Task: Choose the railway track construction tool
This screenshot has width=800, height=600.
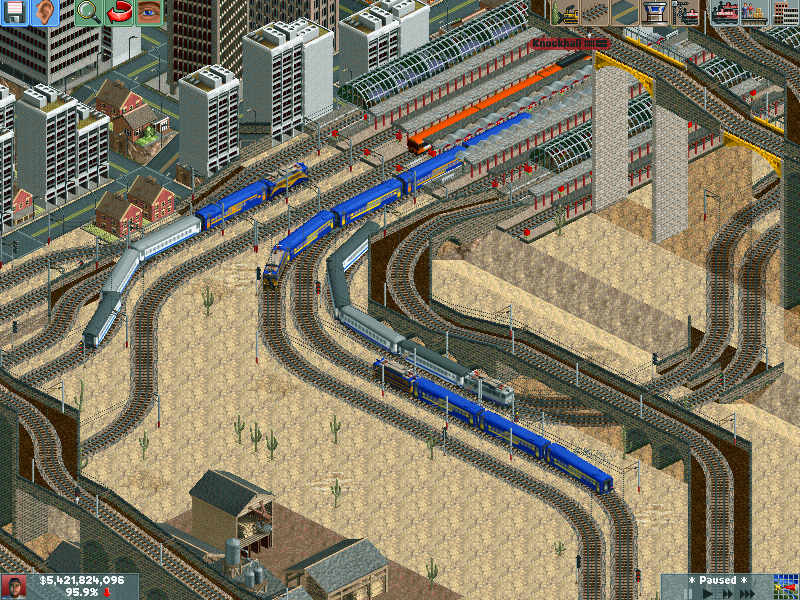Action: pos(595,13)
